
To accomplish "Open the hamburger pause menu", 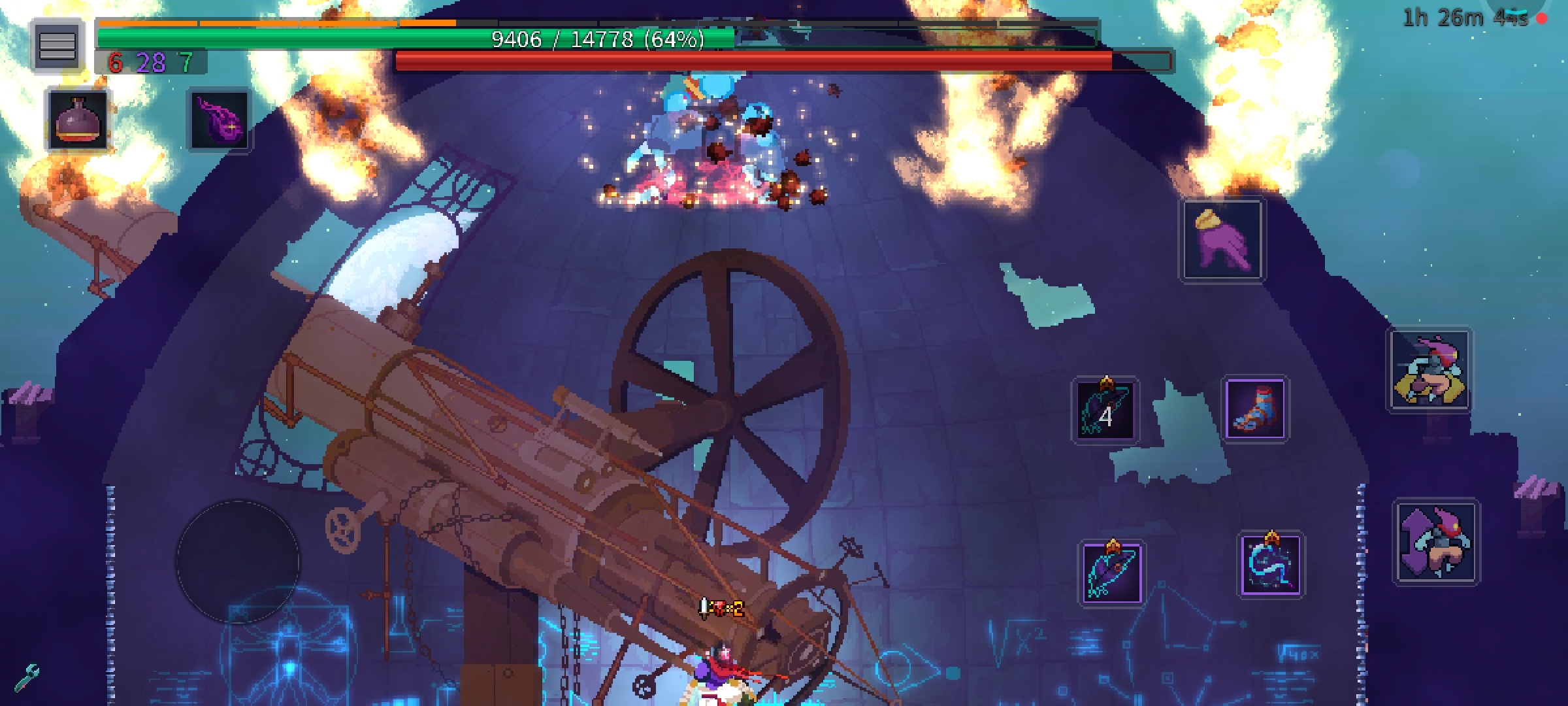I will pos(57,45).
